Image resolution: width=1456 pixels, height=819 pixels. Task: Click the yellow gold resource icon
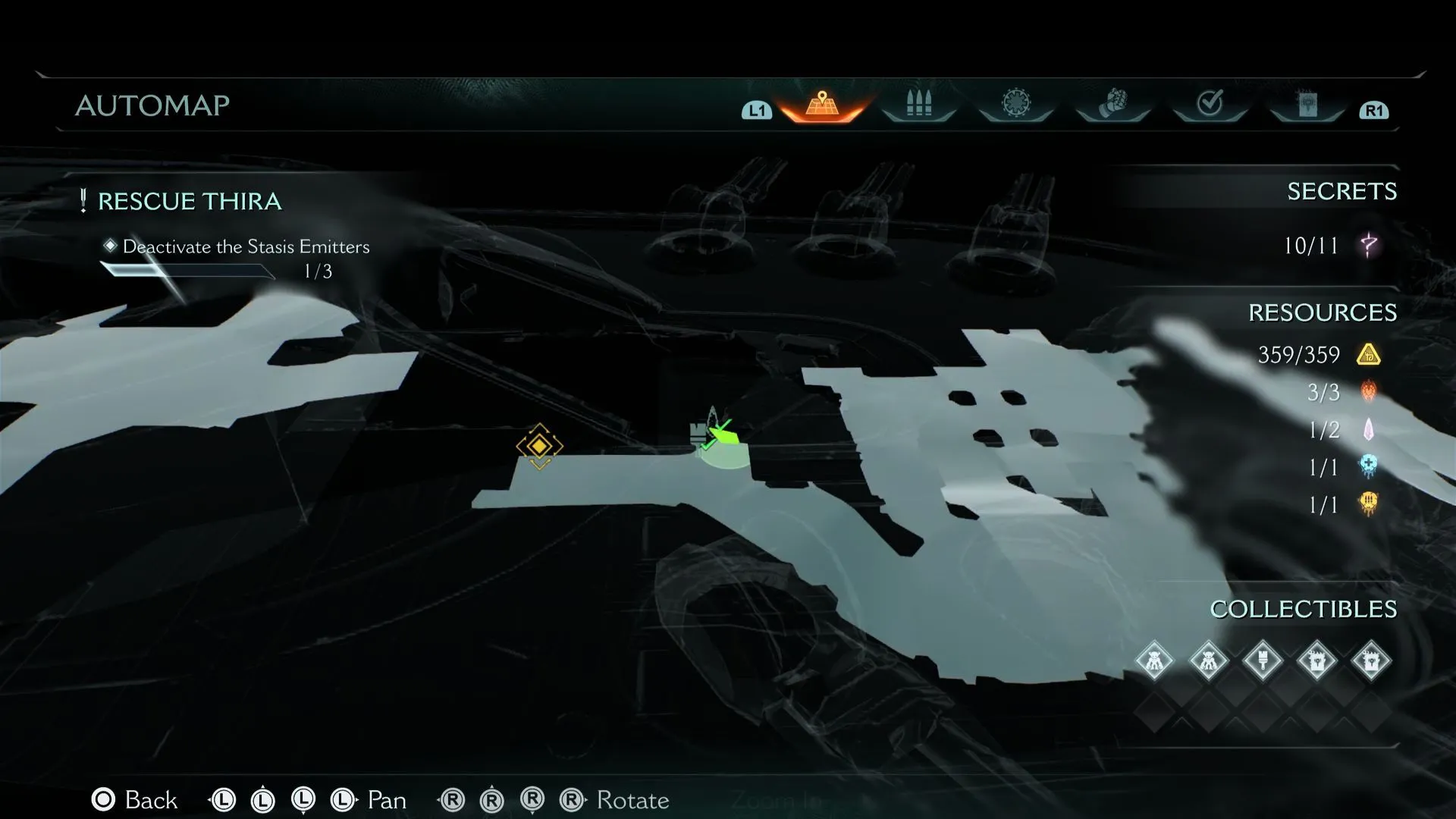pos(1368,354)
